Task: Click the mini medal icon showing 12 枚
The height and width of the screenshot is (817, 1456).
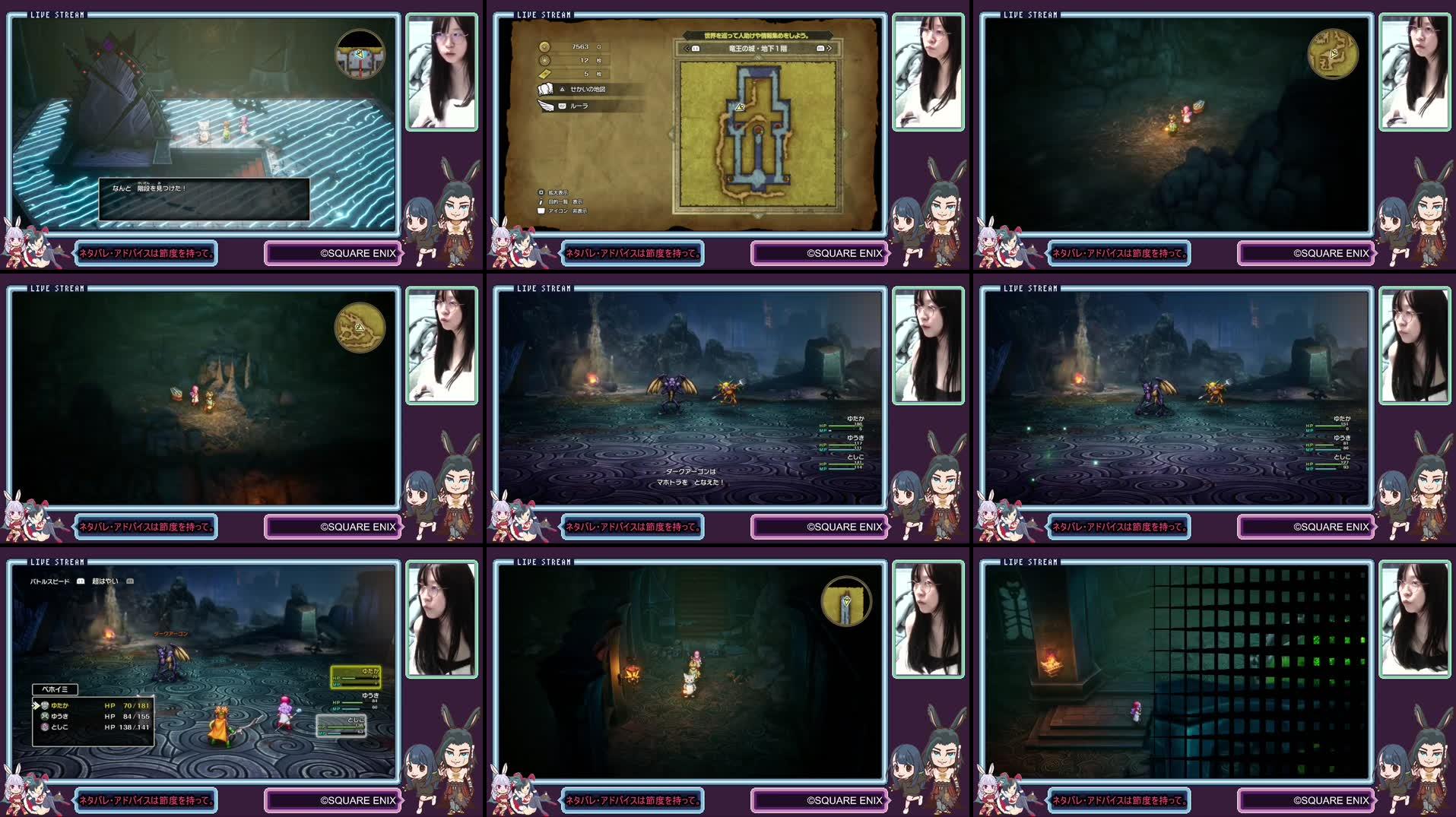Action: click(546, 59)
